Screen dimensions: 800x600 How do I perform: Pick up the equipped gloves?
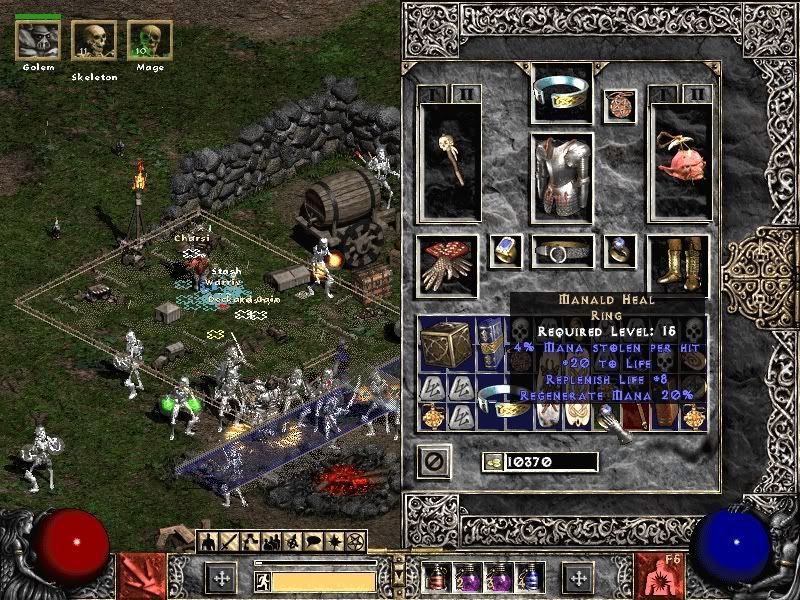(447, 263)
